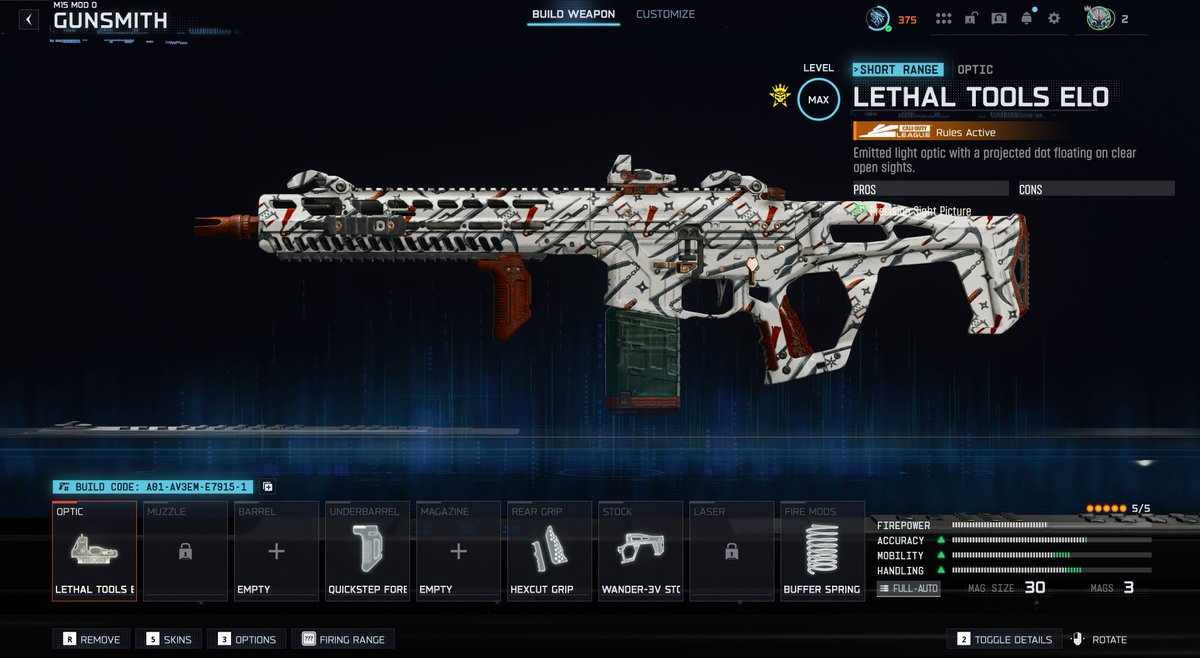Click the player emblem avatar
Screen dimensions: 1200x658
1099,19
